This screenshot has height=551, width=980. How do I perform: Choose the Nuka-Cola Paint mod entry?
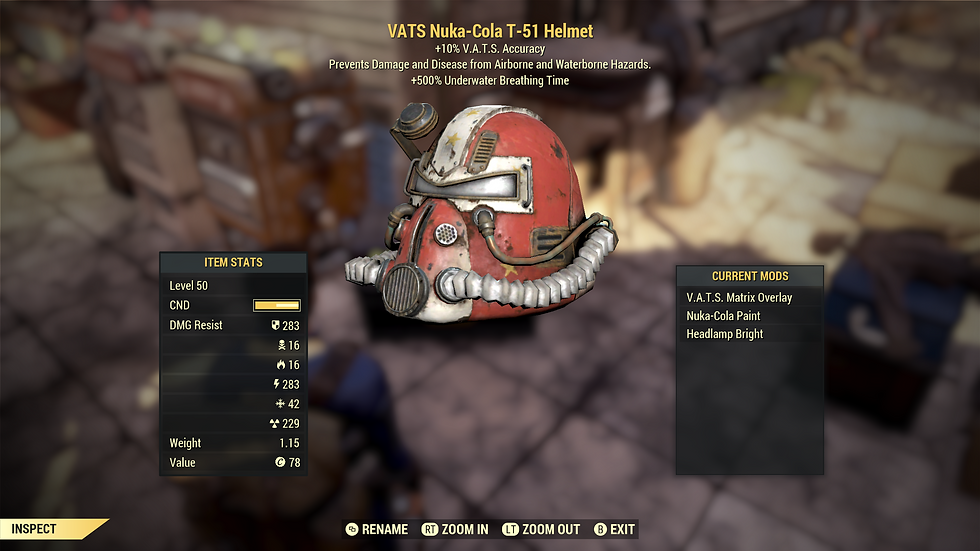pyautogui.click(x=723, y=316)
